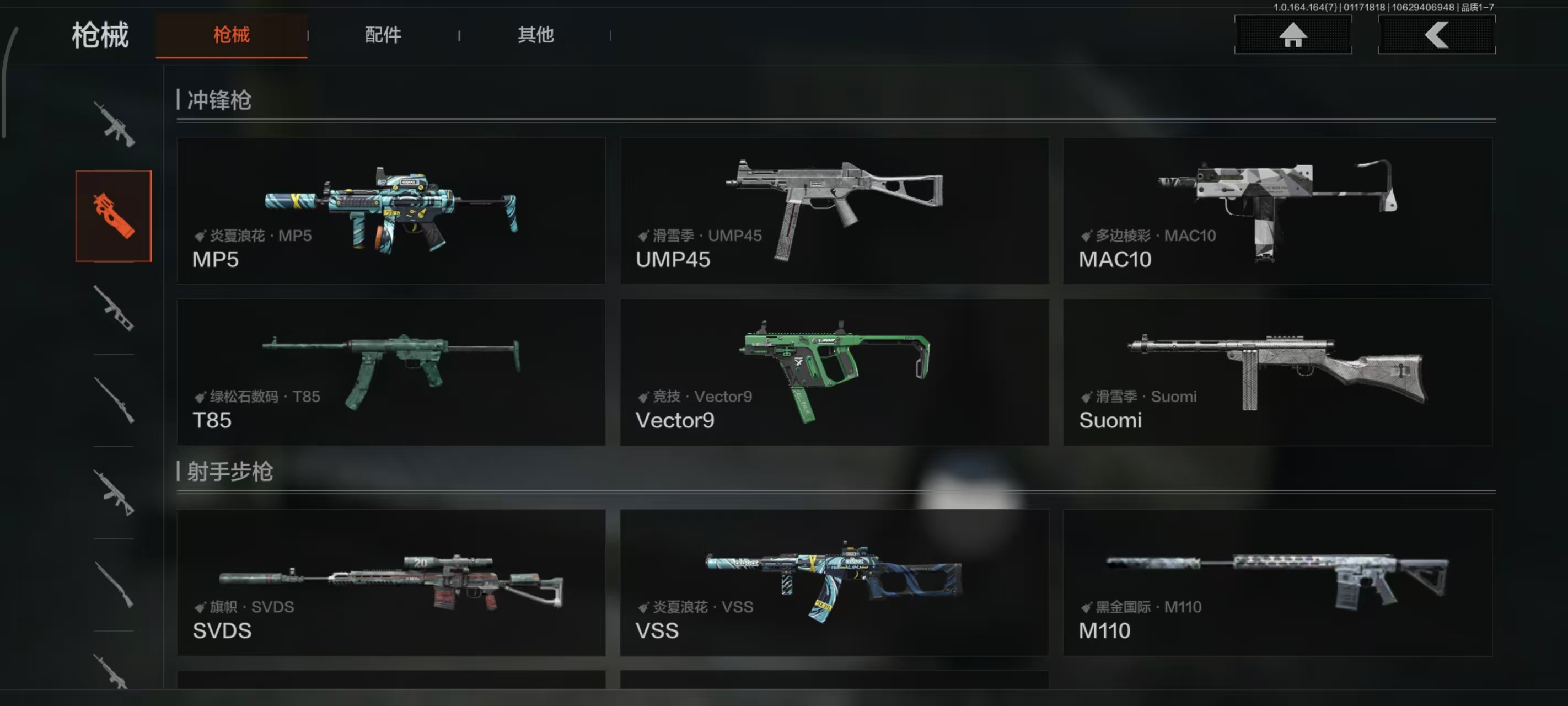Go back with the arrow button
Viewport: 1568px width, 706px height.
1436,35
